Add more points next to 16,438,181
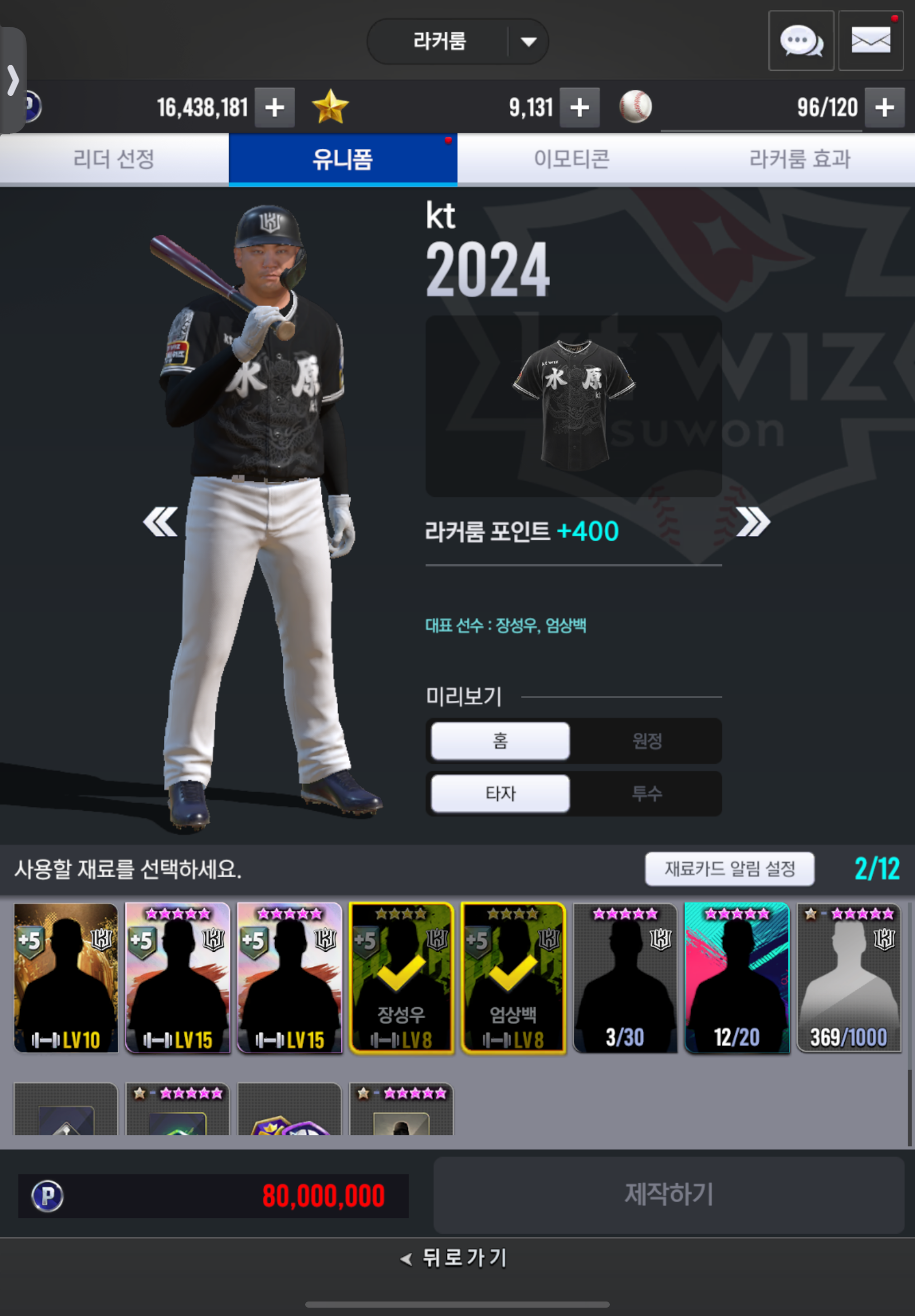915x1316 pixels. click(274, 107)
